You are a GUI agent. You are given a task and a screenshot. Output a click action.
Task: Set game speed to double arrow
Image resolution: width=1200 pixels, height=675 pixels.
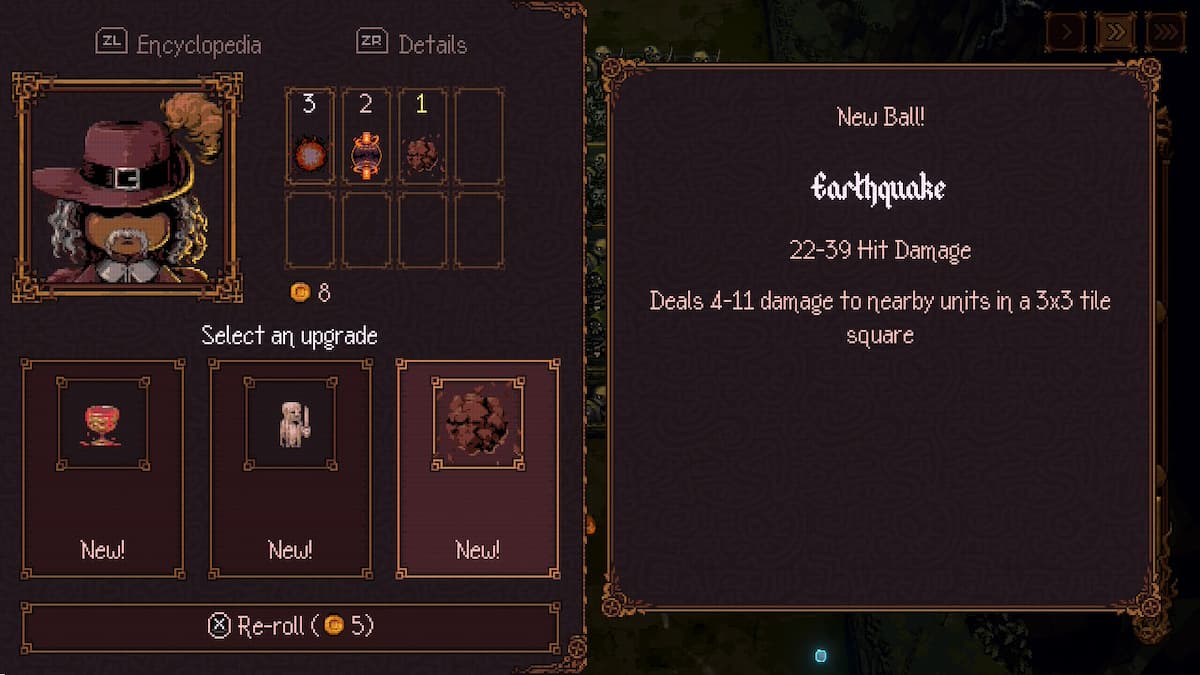pos(1115,32)
